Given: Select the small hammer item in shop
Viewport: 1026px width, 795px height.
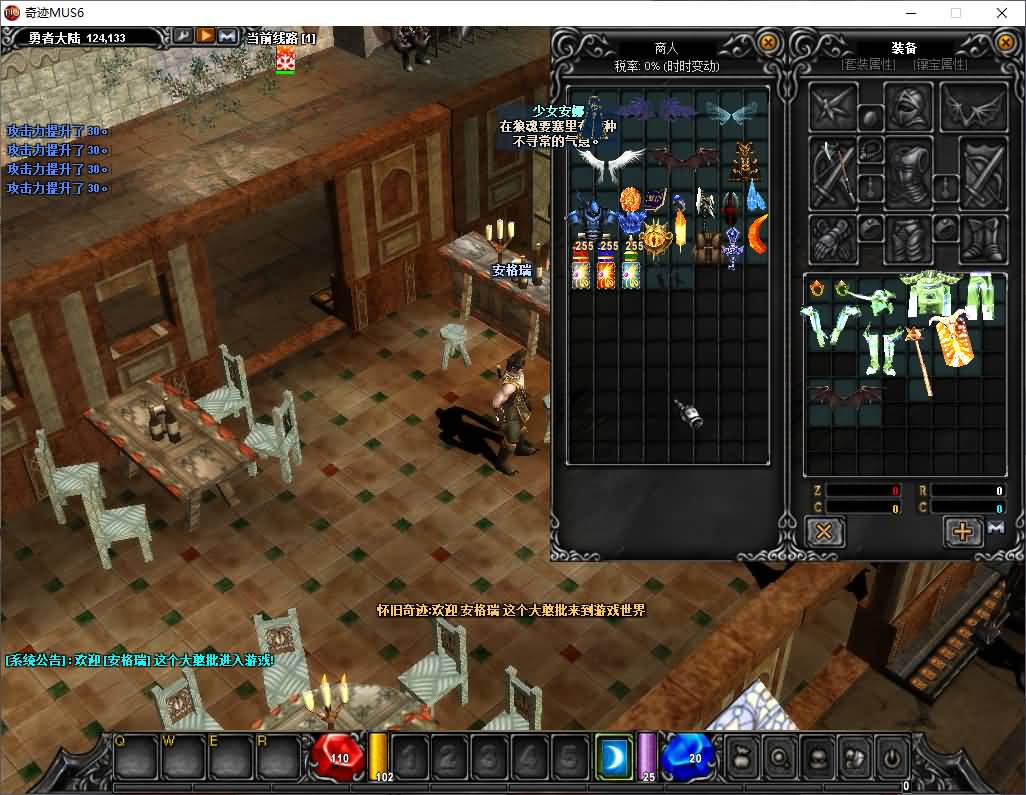Looking at the screenshot, I should (687, 412).
